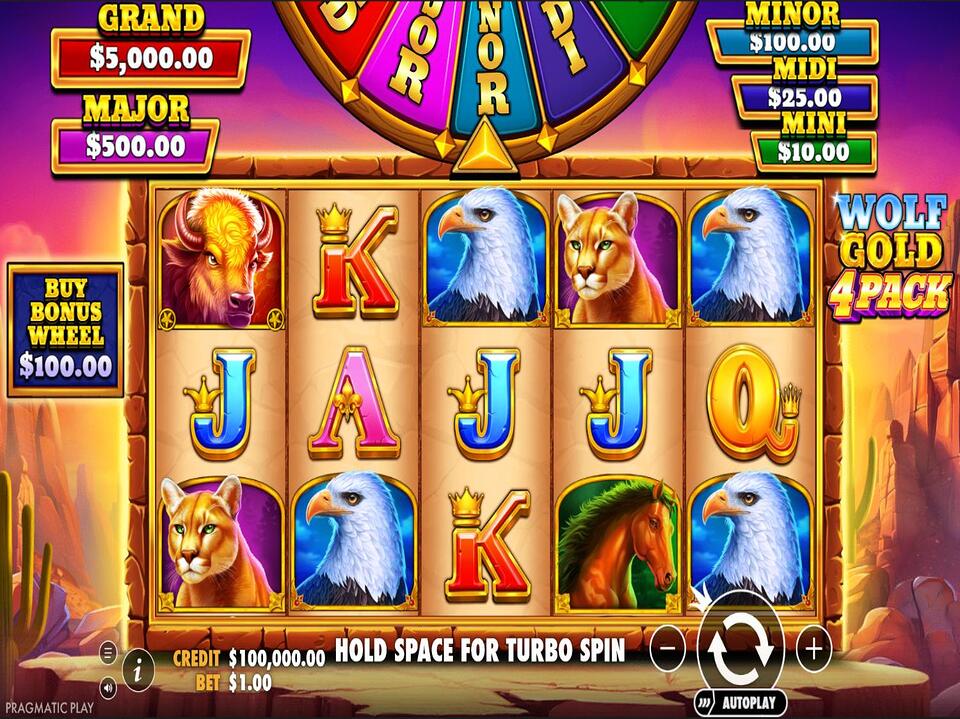Toggle the sound speaker icon

tap(108, 686)
